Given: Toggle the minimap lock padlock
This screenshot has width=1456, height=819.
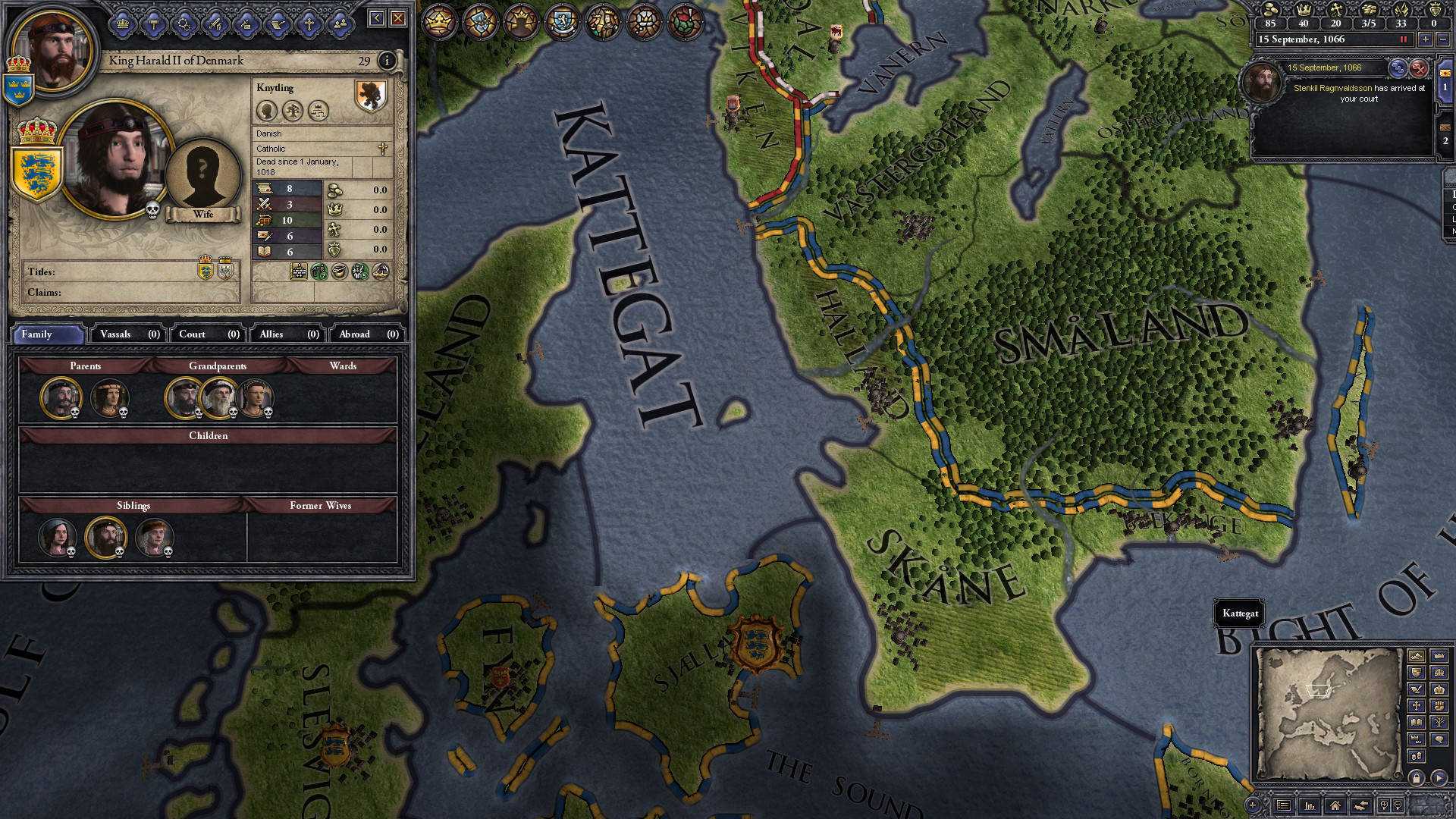Looking at the screenshot, I should point(1417,777).
